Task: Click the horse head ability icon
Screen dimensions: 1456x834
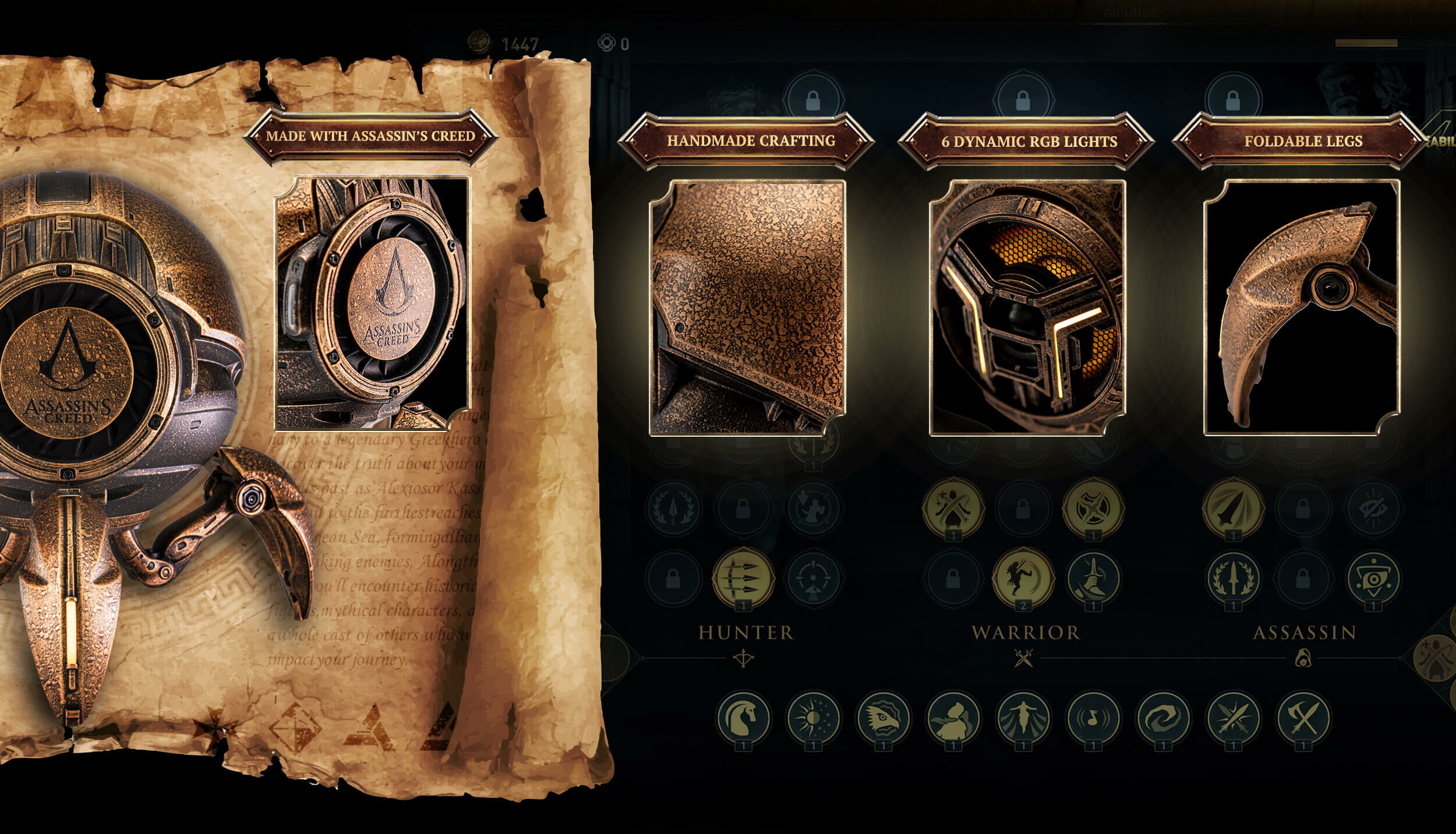Action: click(x=744, y=718)
